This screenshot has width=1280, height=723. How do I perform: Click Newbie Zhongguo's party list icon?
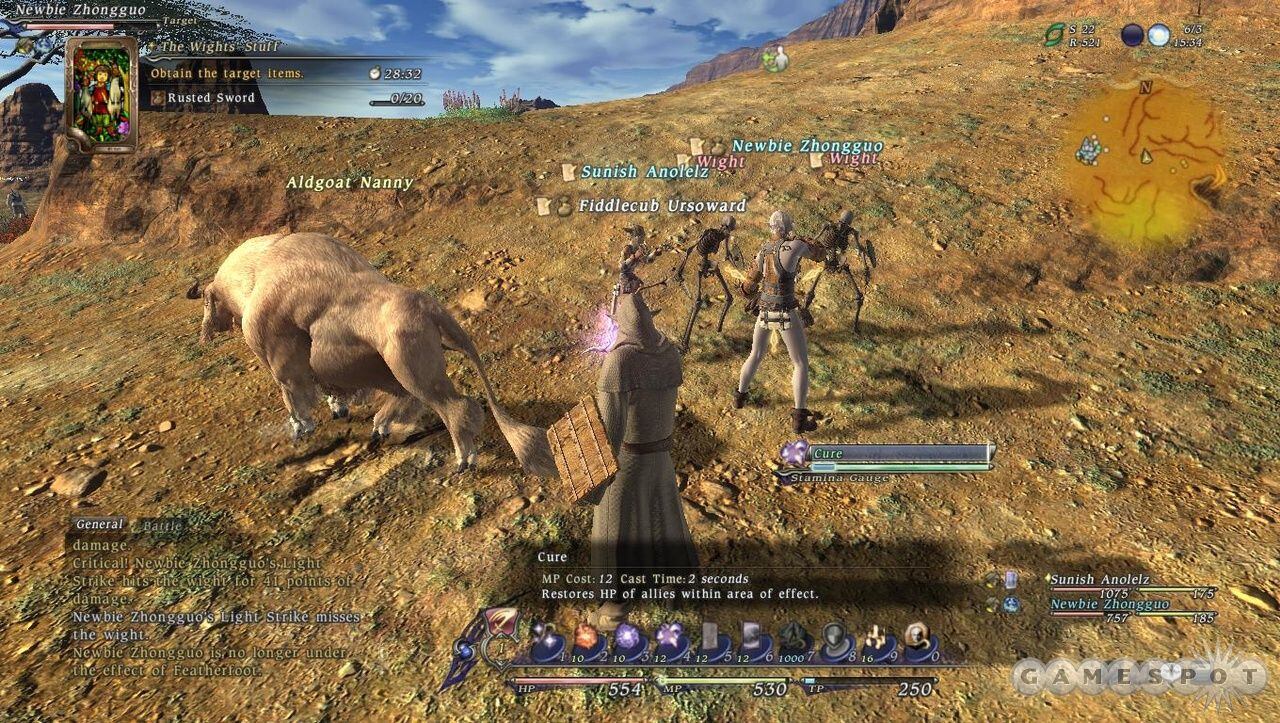[1011, 603]
